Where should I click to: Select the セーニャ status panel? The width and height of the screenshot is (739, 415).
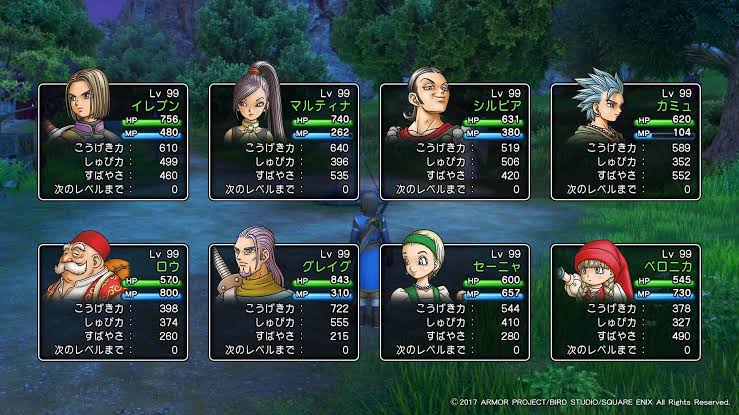[455, 301]
